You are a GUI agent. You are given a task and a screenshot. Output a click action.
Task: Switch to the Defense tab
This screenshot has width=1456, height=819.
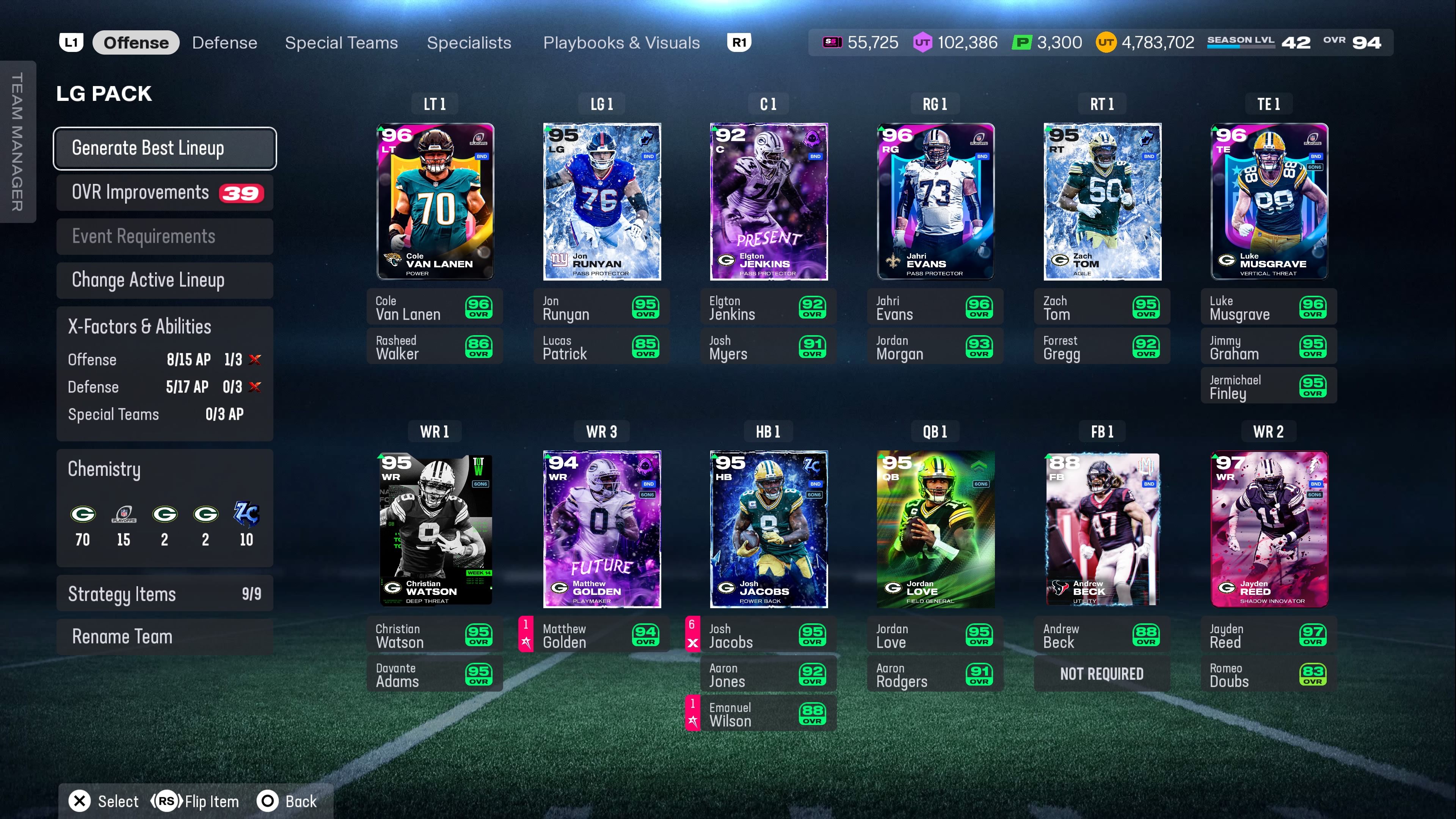tap(224, 43)
